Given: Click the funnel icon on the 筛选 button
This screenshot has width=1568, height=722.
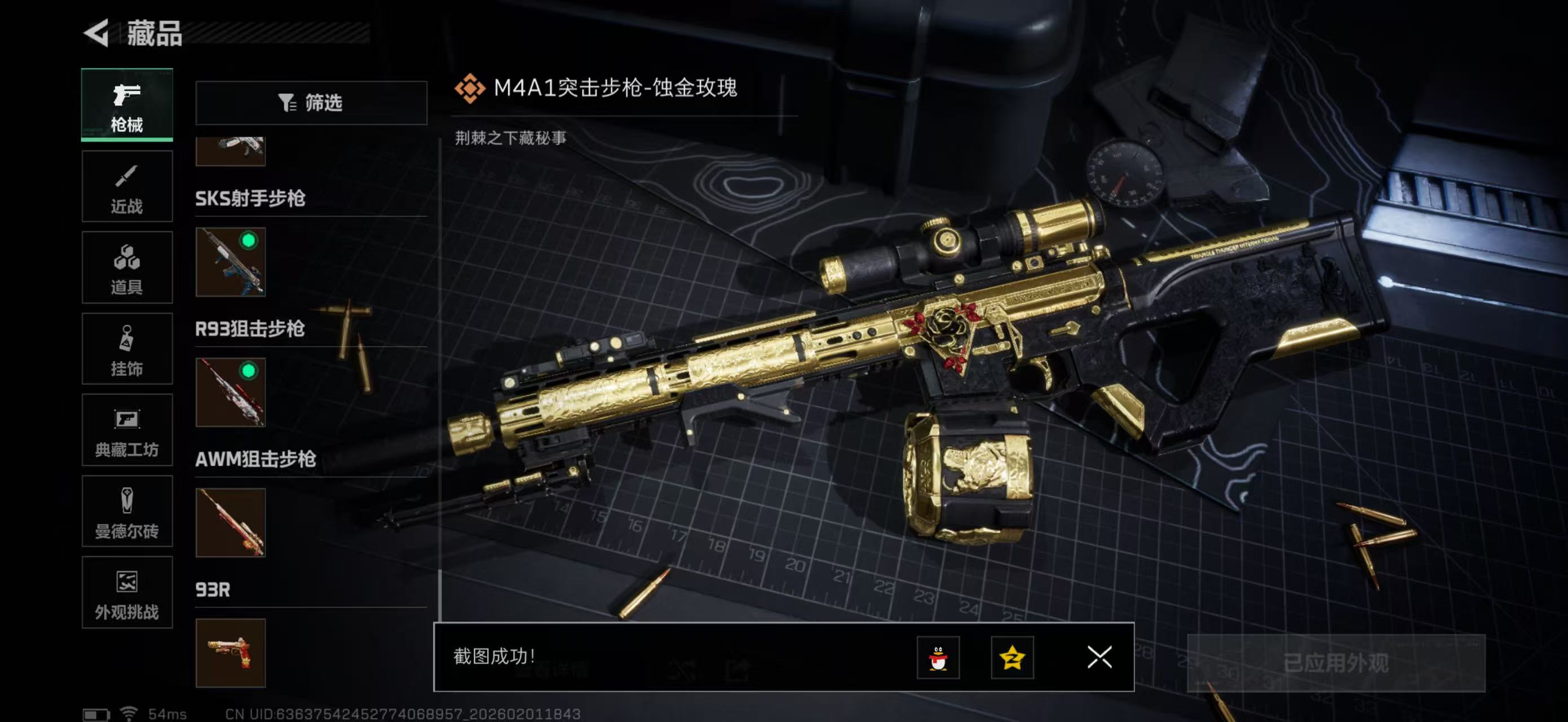Looking at the screenshot, I should coord(288,103).
